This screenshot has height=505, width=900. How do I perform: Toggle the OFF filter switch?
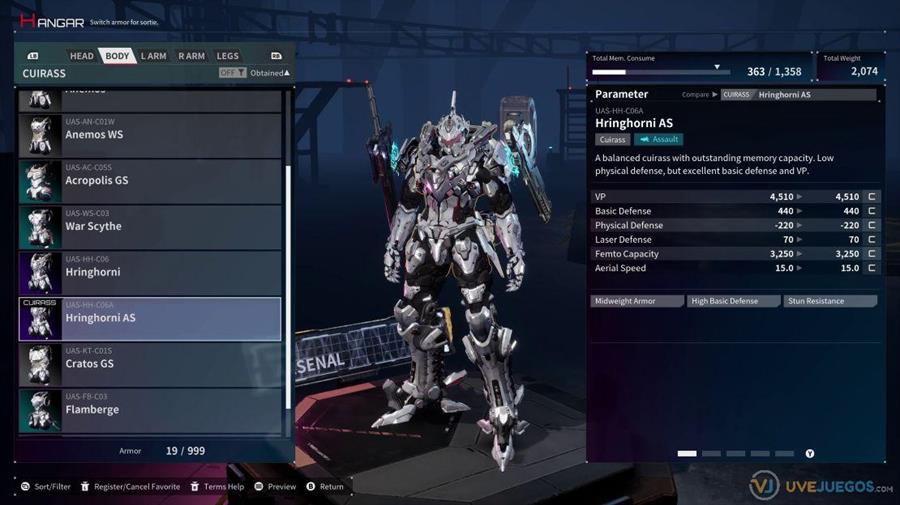(233, 73)
